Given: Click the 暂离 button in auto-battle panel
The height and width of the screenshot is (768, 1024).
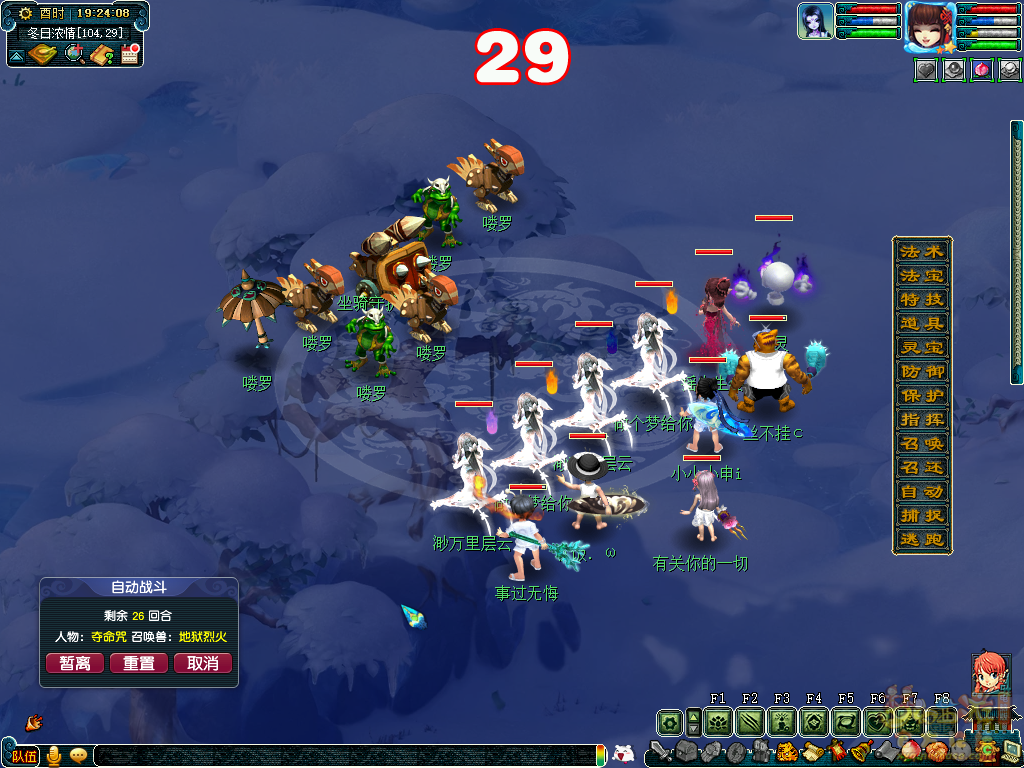Looking at the screenshot, I should (x=75, y=663).
